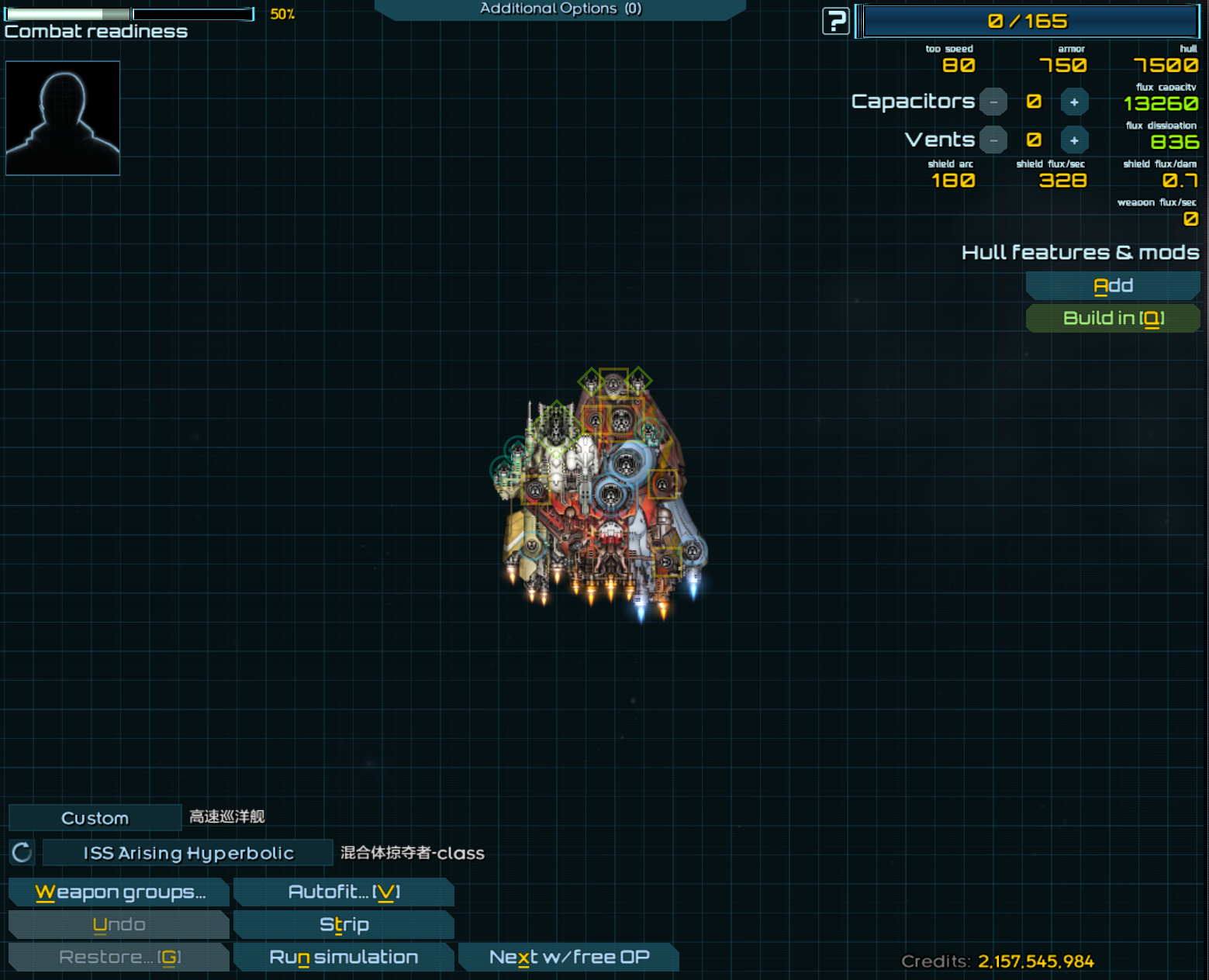Decrease Capacitors with the minus button
The height and width of the screenshot is (980, 1209).
(993, 102)
